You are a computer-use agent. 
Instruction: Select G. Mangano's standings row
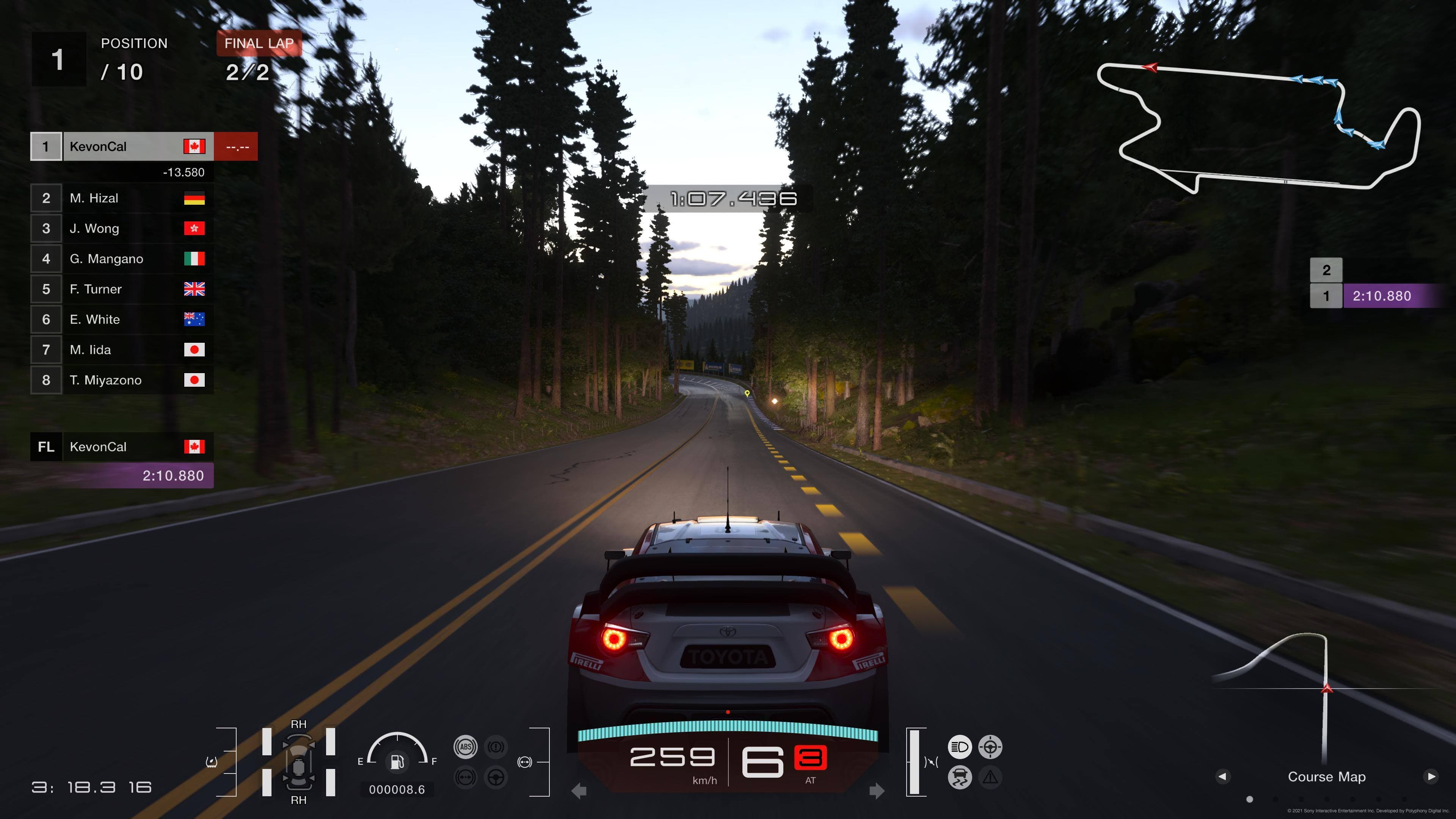pos(121,259)
